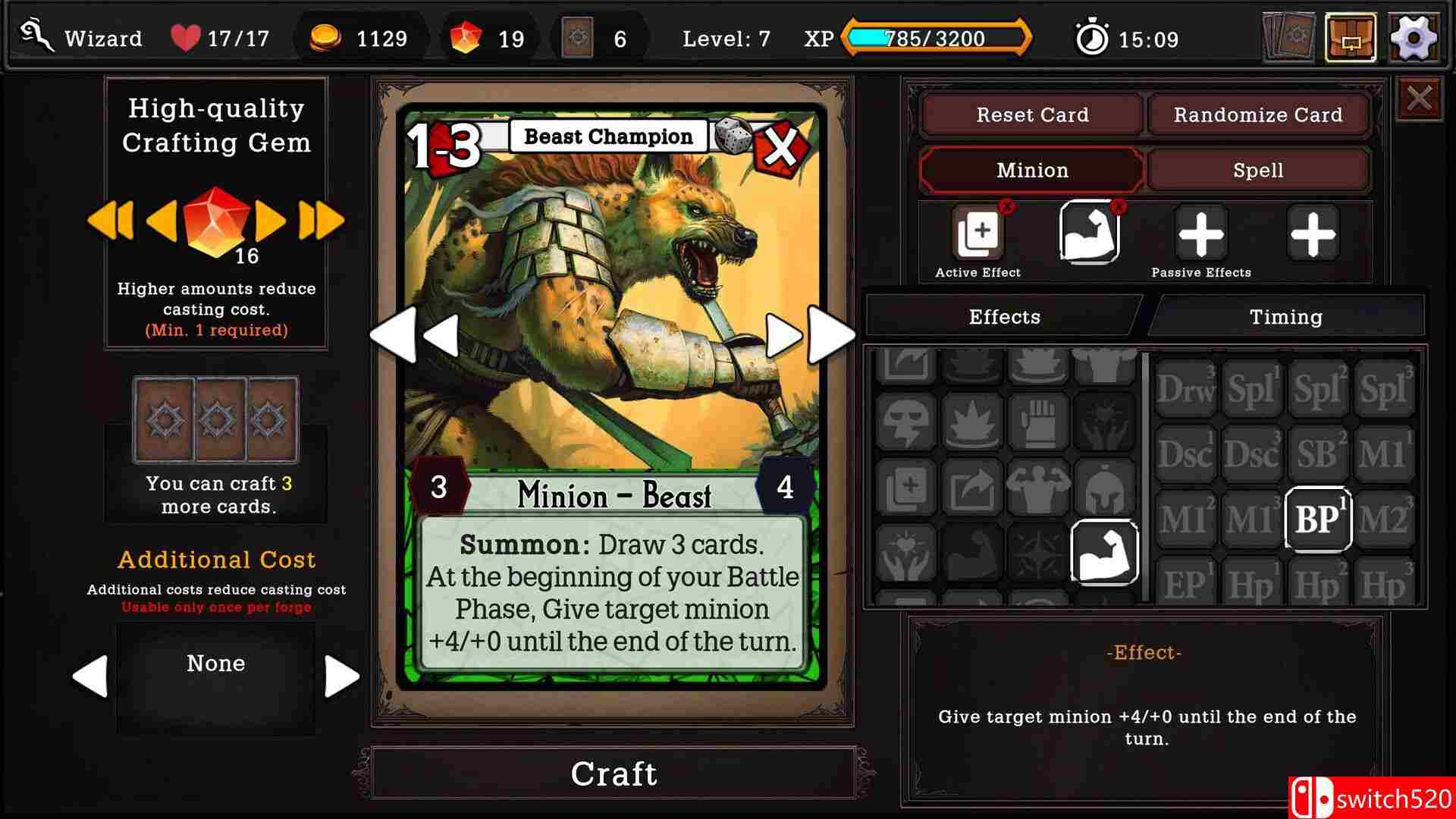Click the Craft button
The width and height of the screenshot is (1456, 819).
614,773
